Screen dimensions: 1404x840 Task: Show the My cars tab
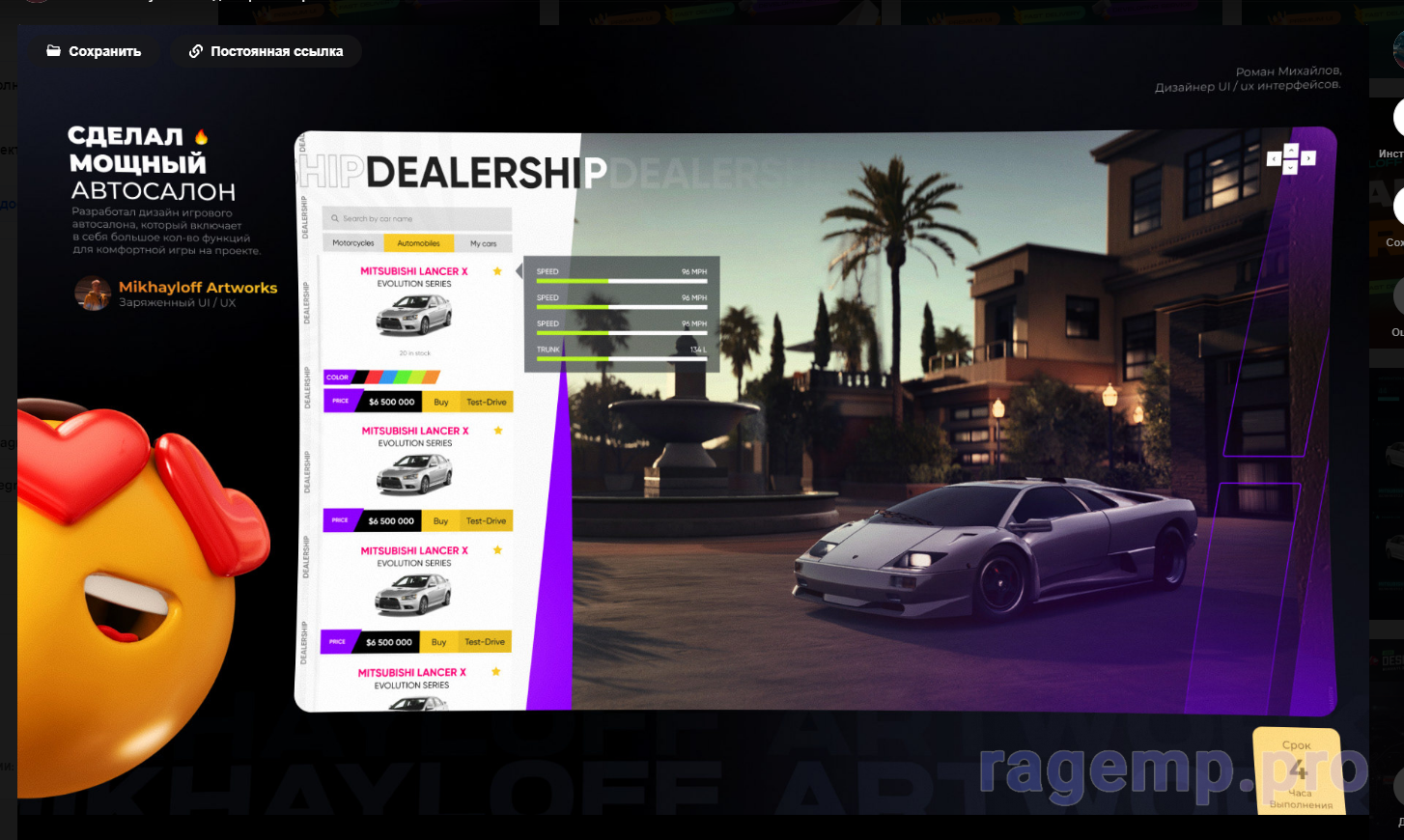coord(483,243)
